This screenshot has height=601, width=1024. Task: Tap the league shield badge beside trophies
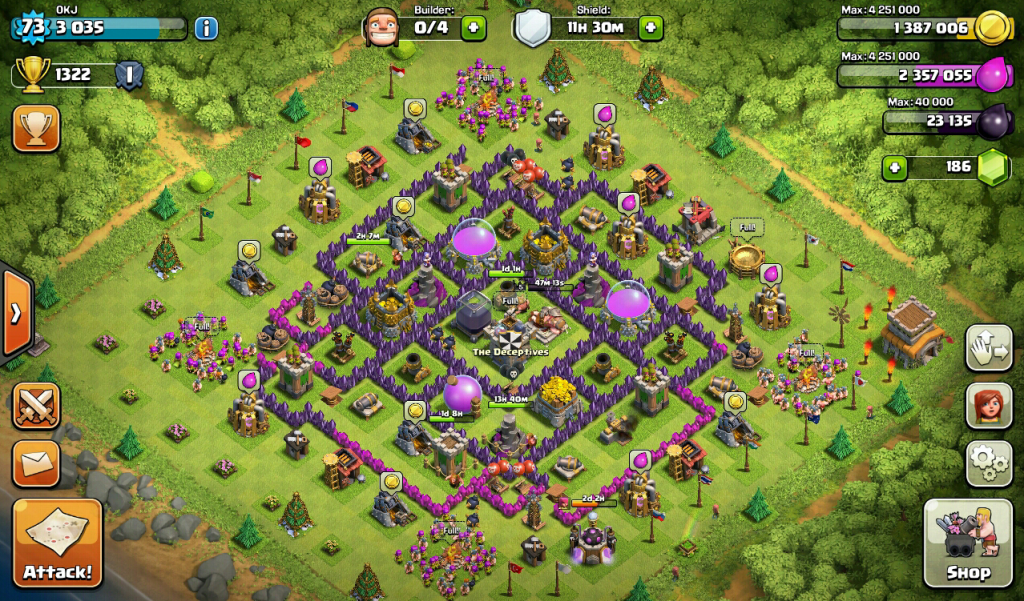[x=128, y=75]
